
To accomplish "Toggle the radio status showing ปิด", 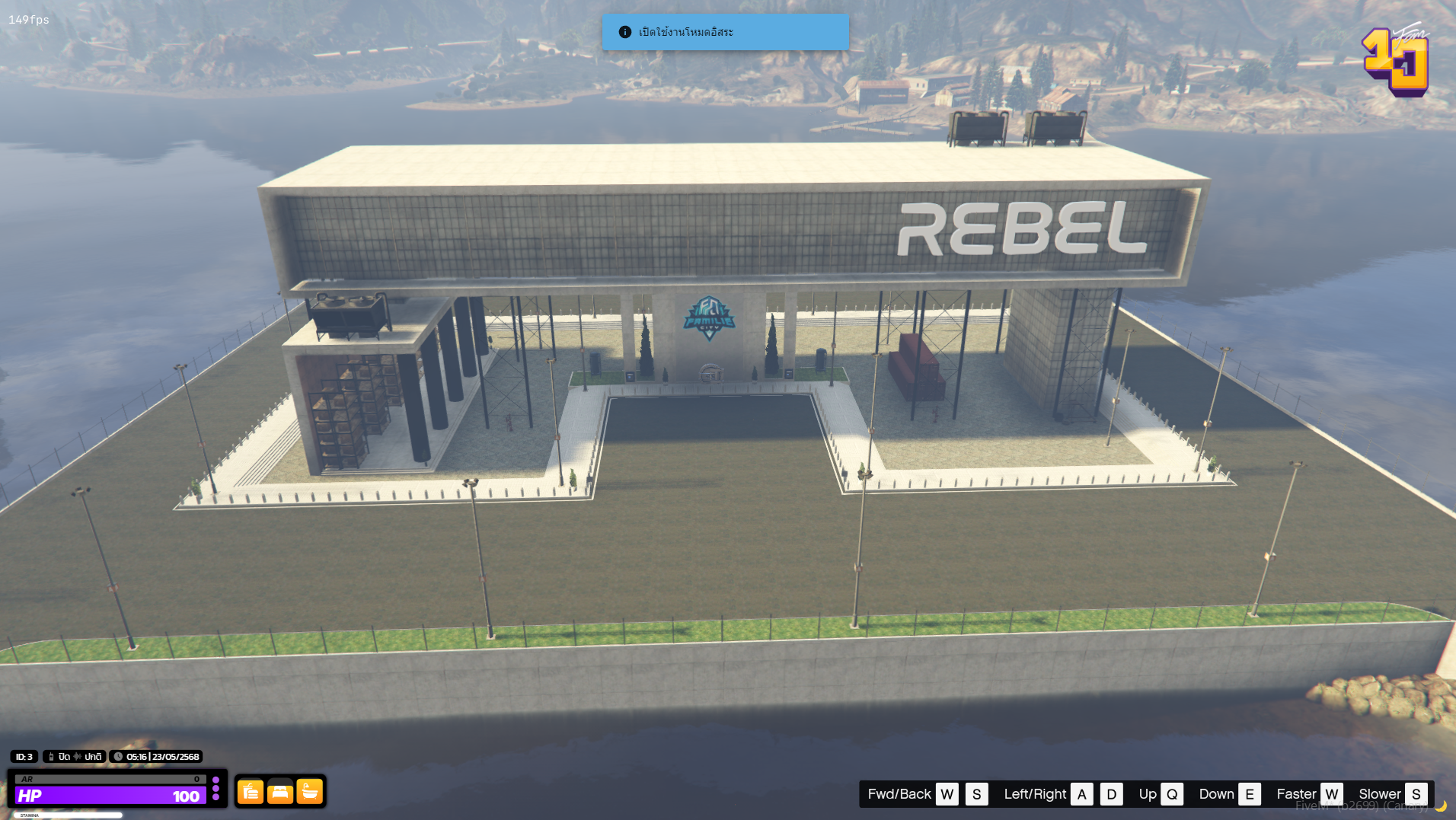I will pos(64,757).
